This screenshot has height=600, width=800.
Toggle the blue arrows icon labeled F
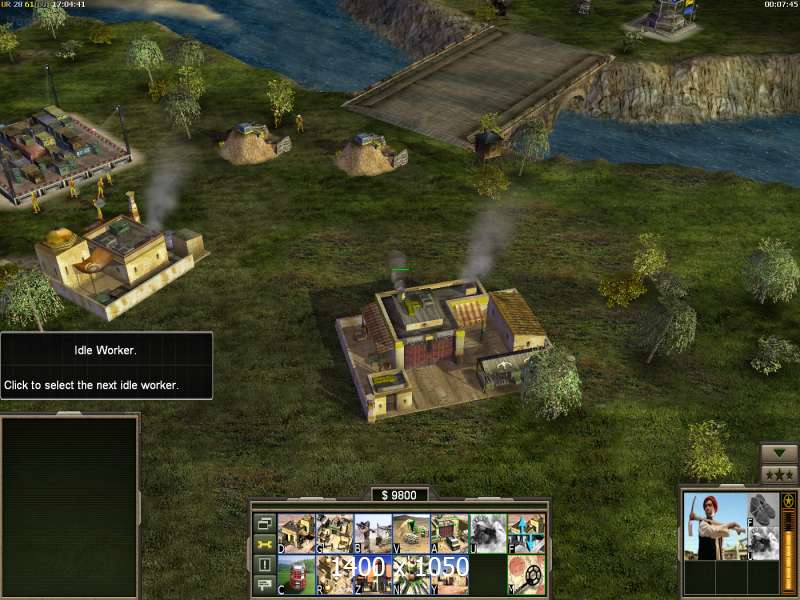526,533
